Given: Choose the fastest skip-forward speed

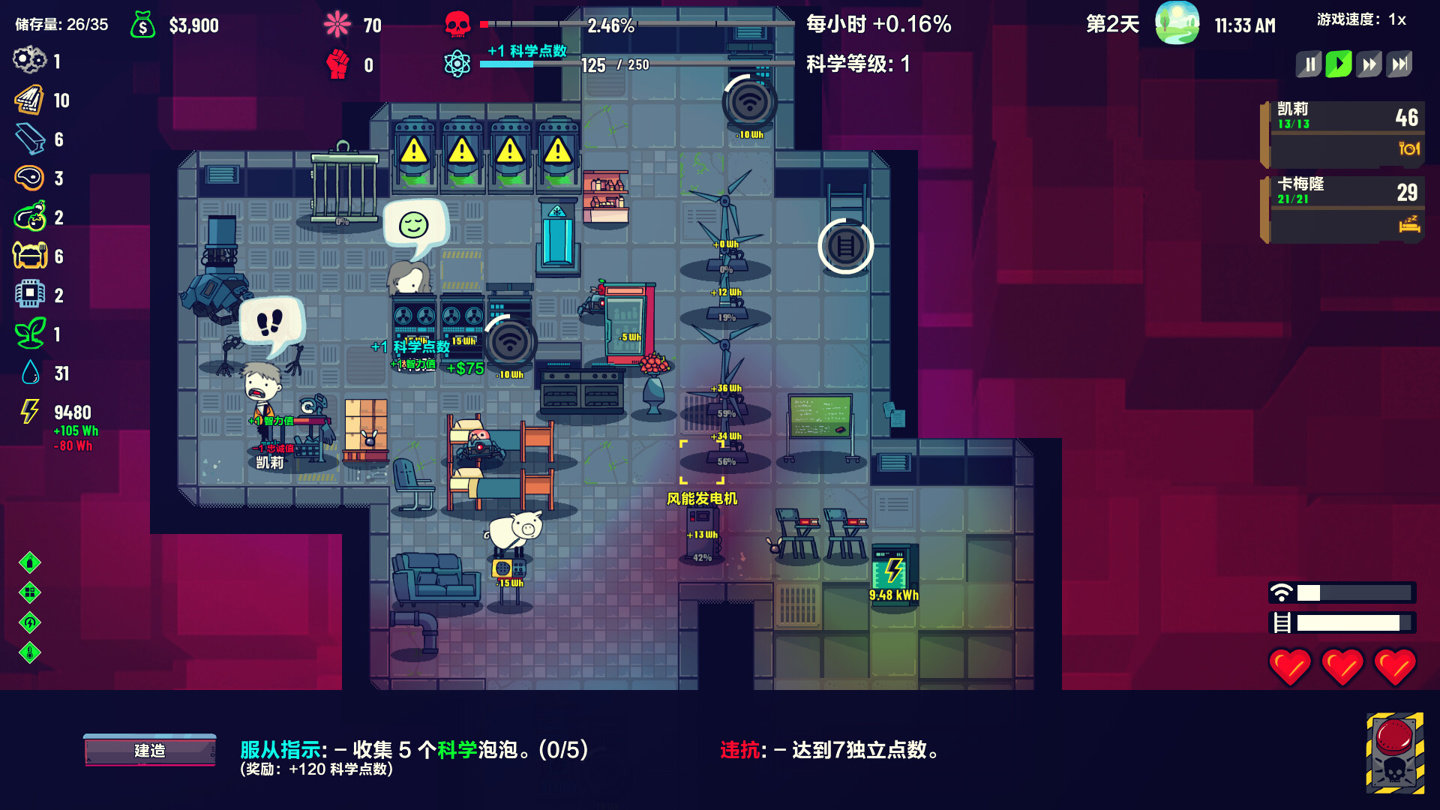Looking at the screenshot, I should 1400,65.
